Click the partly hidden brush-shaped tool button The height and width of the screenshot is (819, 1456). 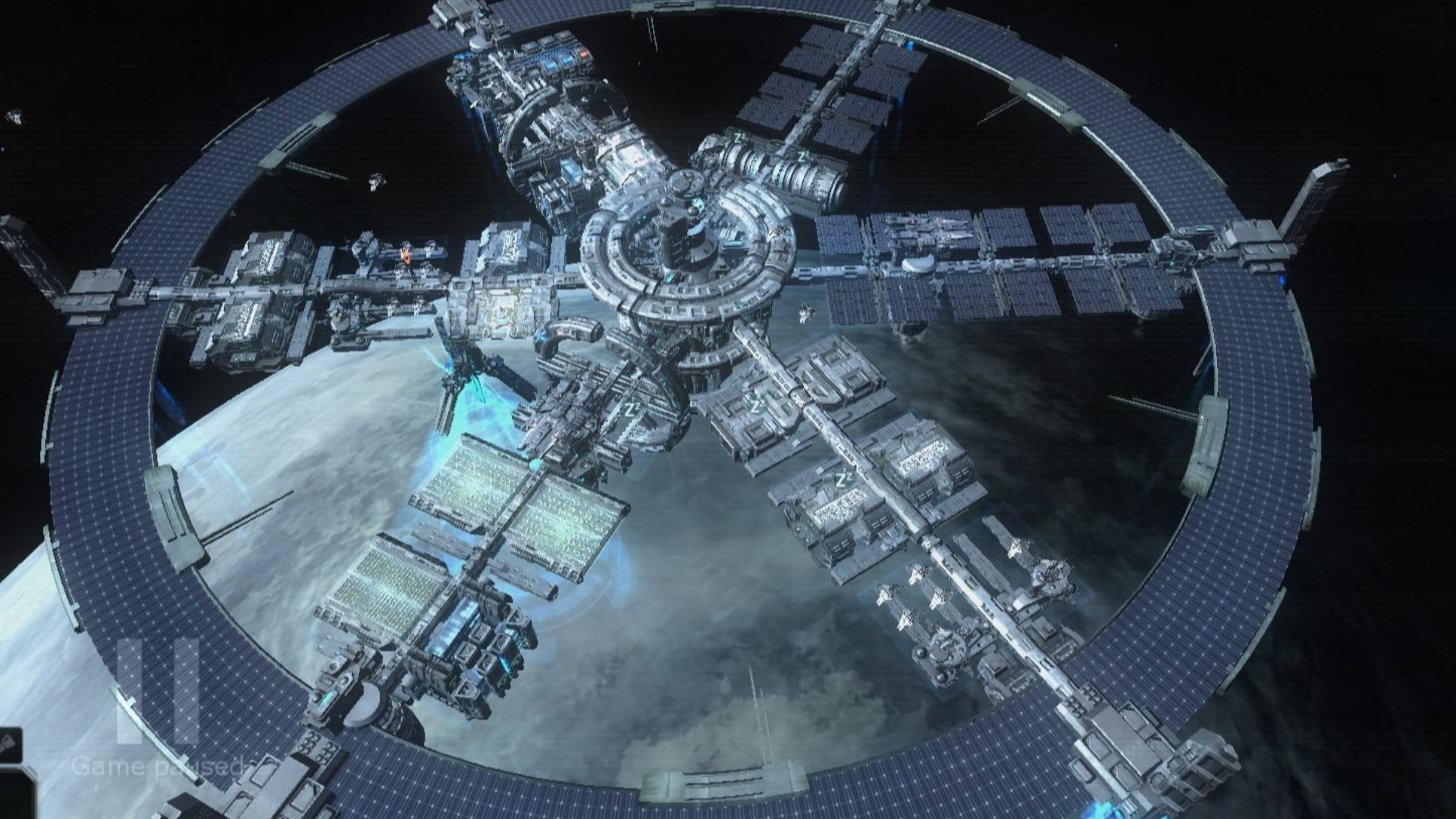pos(8,744)
